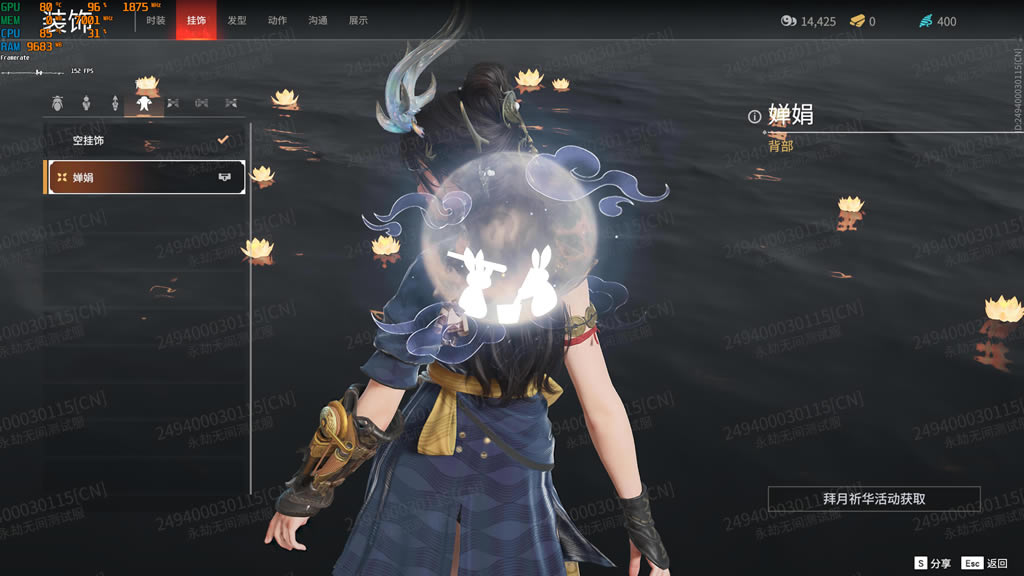Switch to the 动作 emotes tab
1024x576 pixels.
[x=277, y=20]
